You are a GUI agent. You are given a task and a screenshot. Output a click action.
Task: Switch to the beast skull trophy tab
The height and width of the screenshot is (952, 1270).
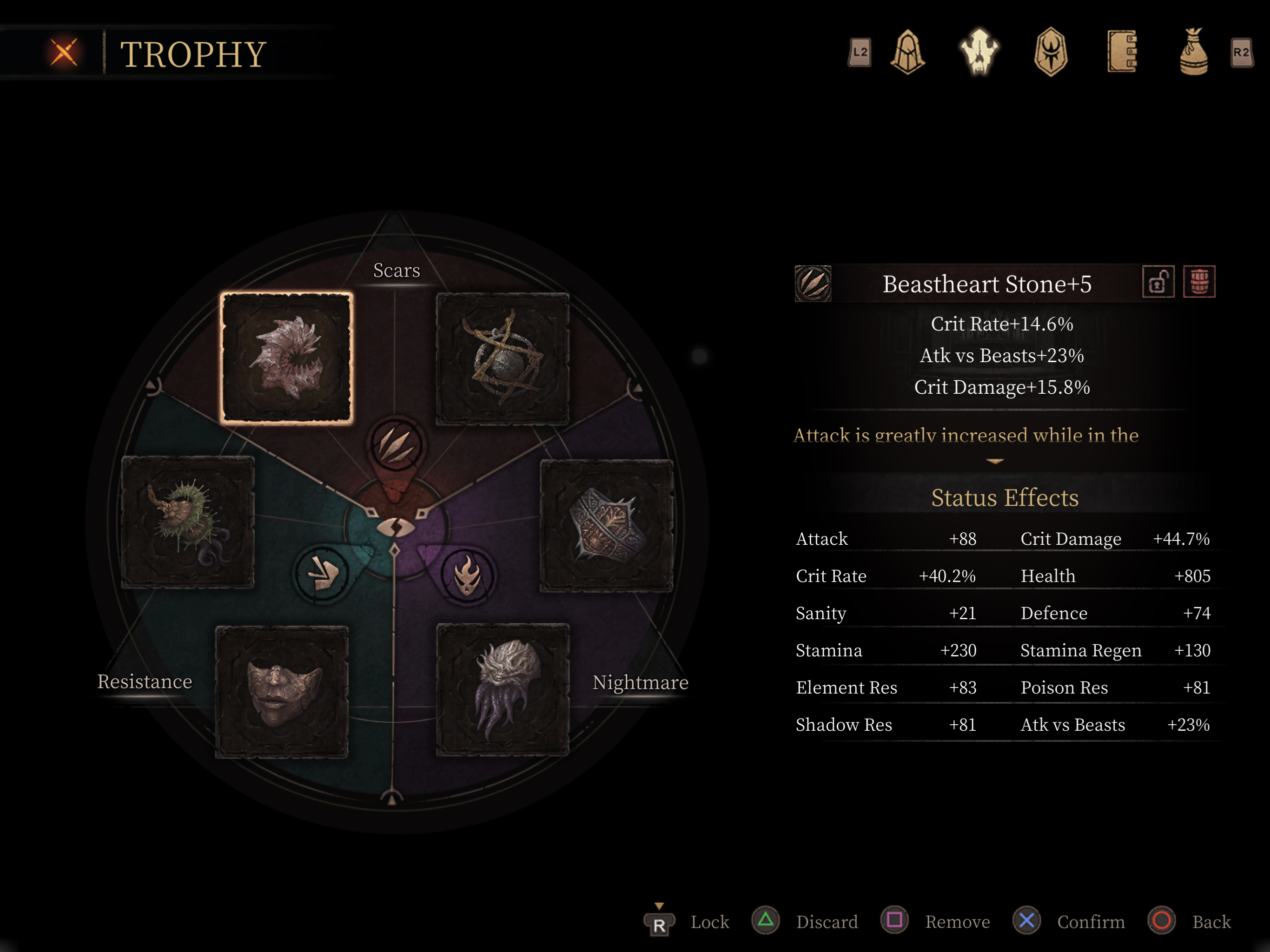point(979,52)
